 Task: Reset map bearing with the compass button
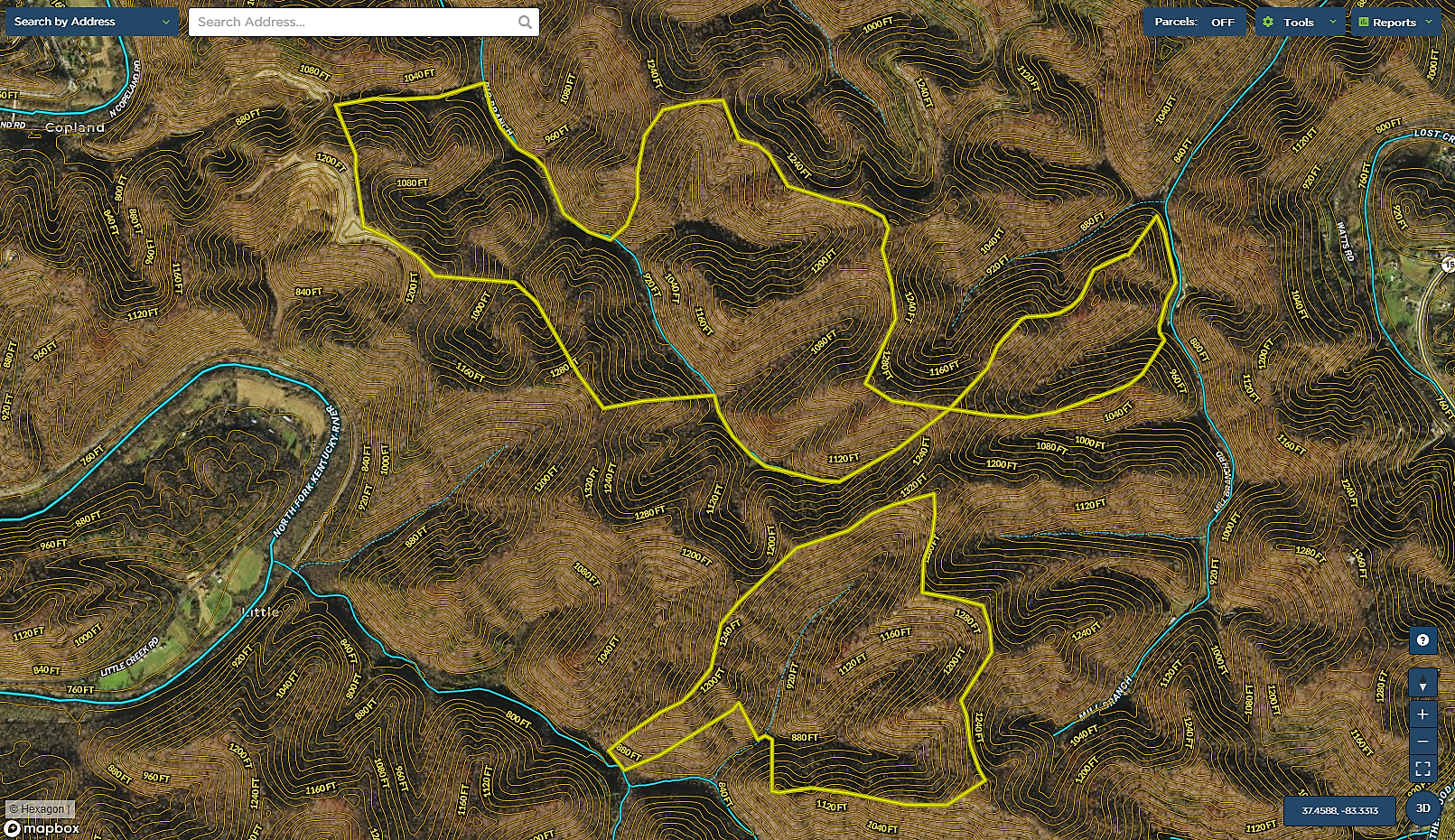point(1422,686)
